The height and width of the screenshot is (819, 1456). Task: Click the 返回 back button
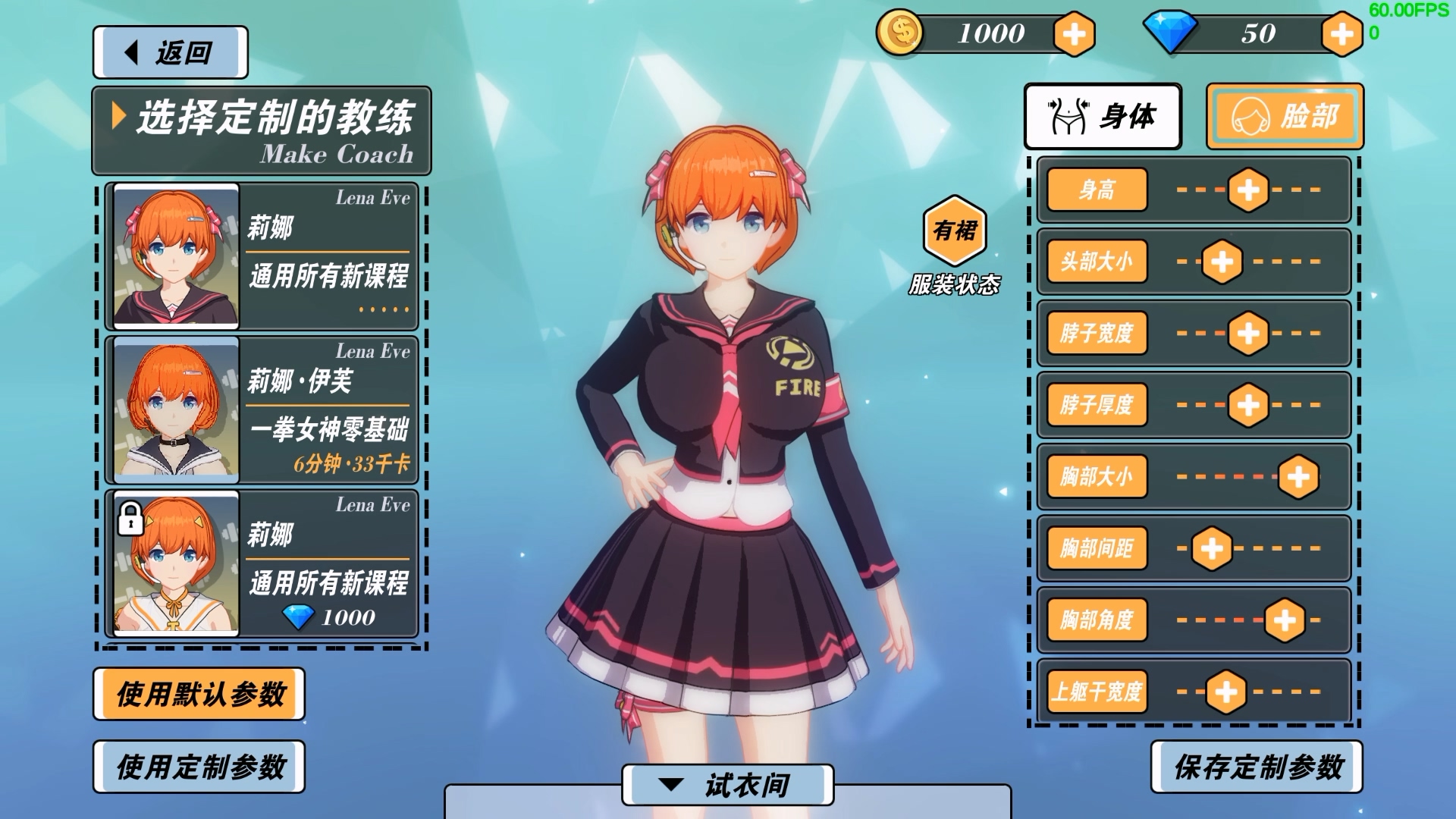[170, 52]
